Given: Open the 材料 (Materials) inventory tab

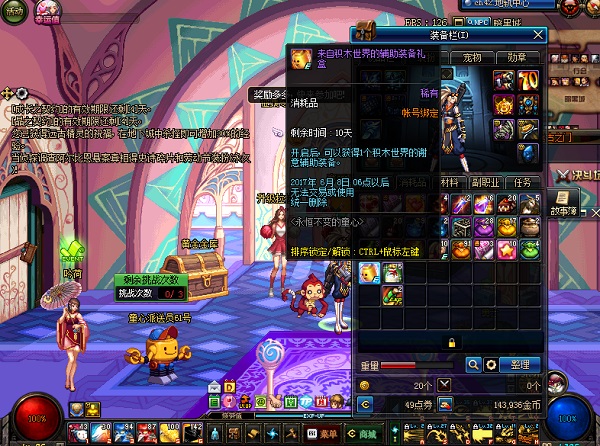Looking at the screenshot, I should tap(451, 183).
